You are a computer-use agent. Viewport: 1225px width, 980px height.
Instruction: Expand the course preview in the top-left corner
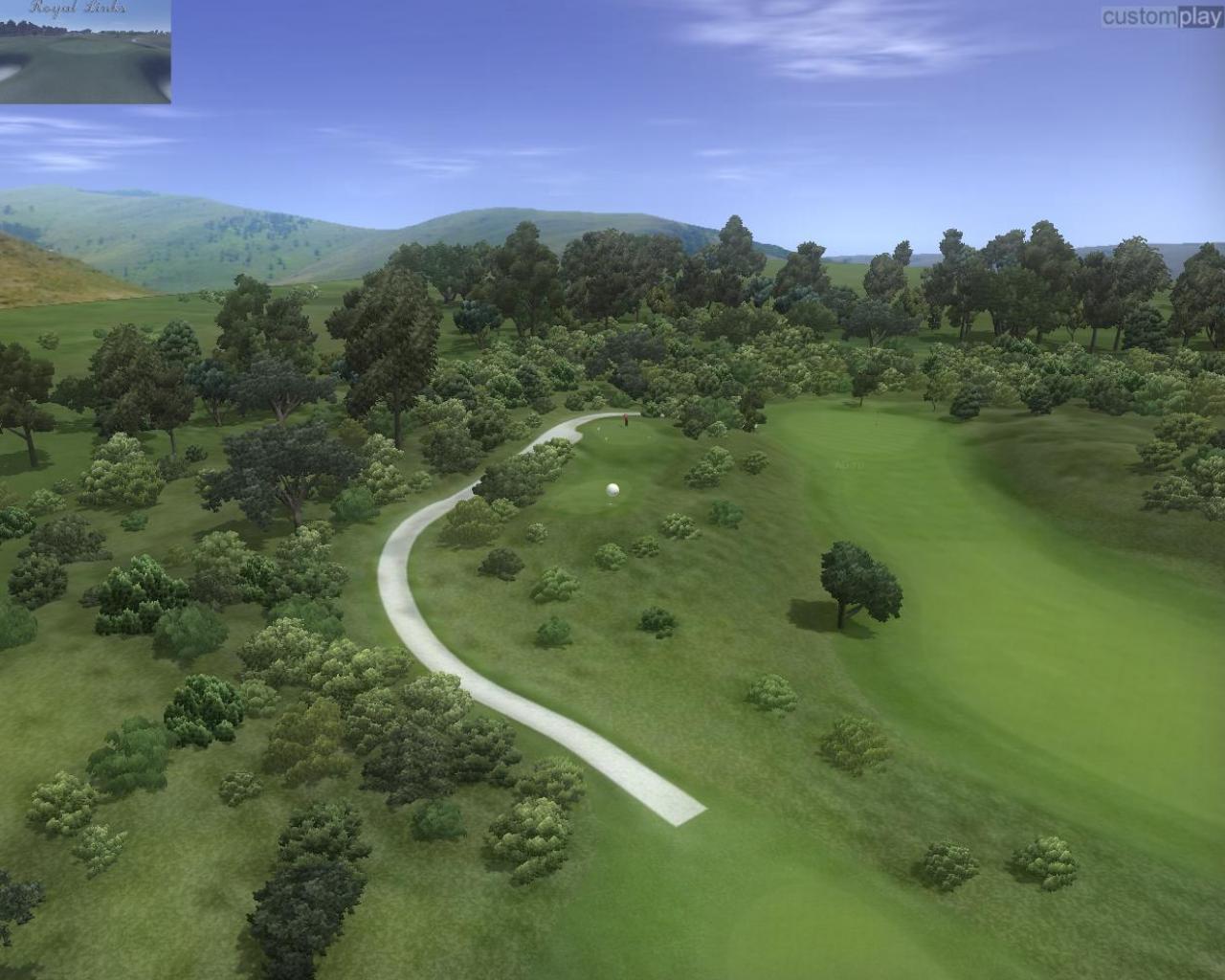86,53
